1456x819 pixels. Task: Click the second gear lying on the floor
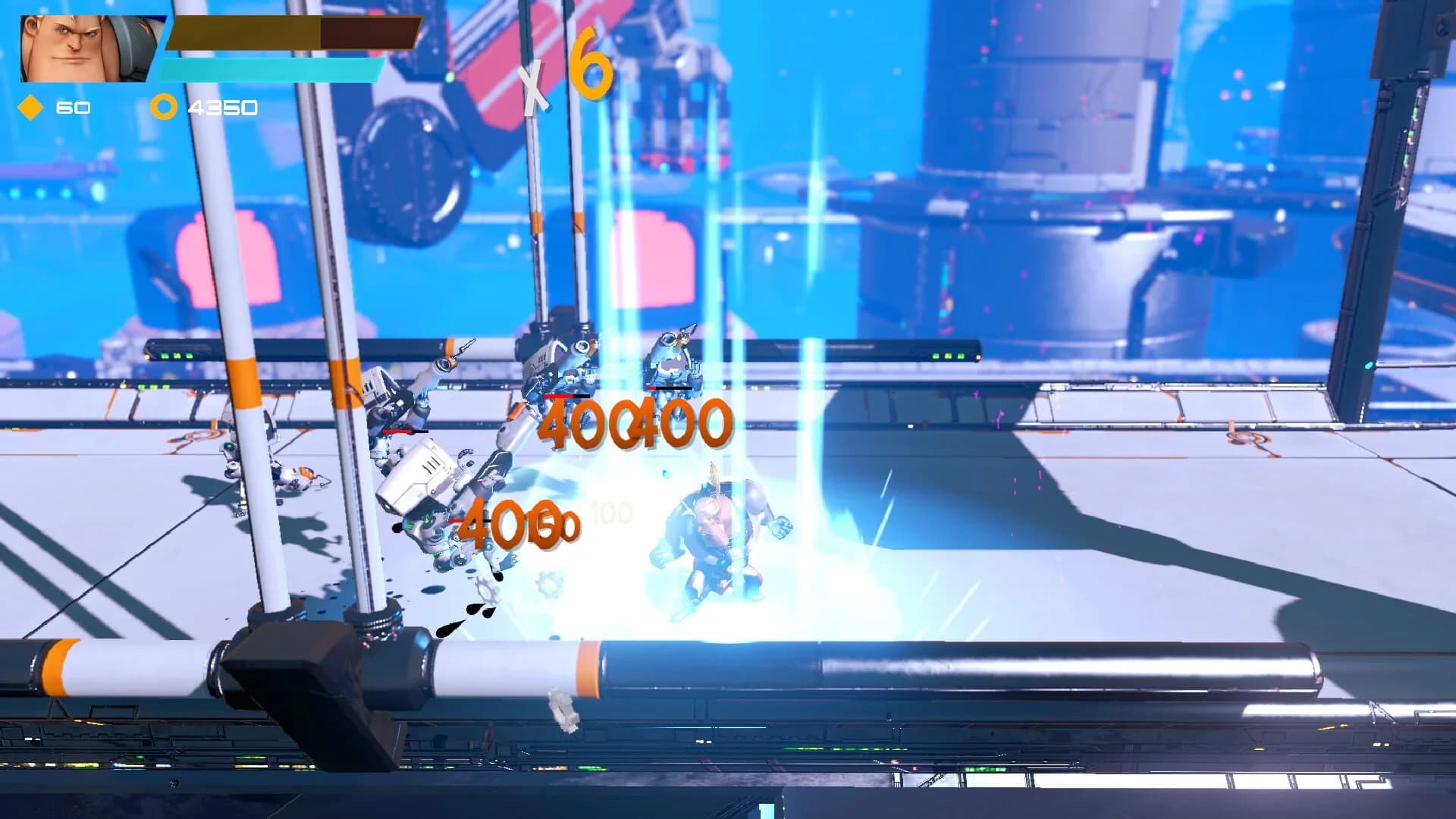point(548,585)
